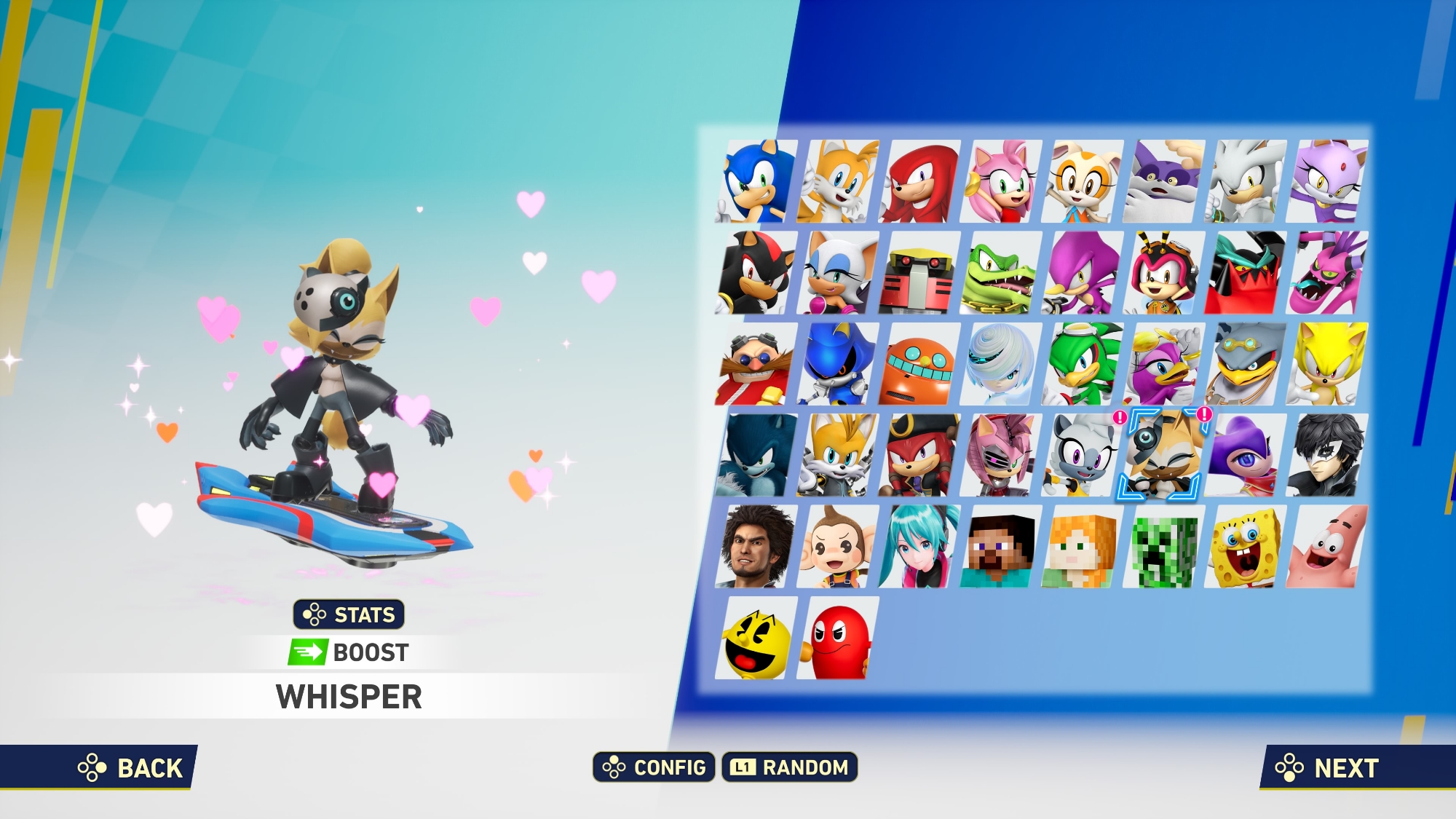
Task: Choose SpongeBob SquarePants portrait
Action: 1246,547
